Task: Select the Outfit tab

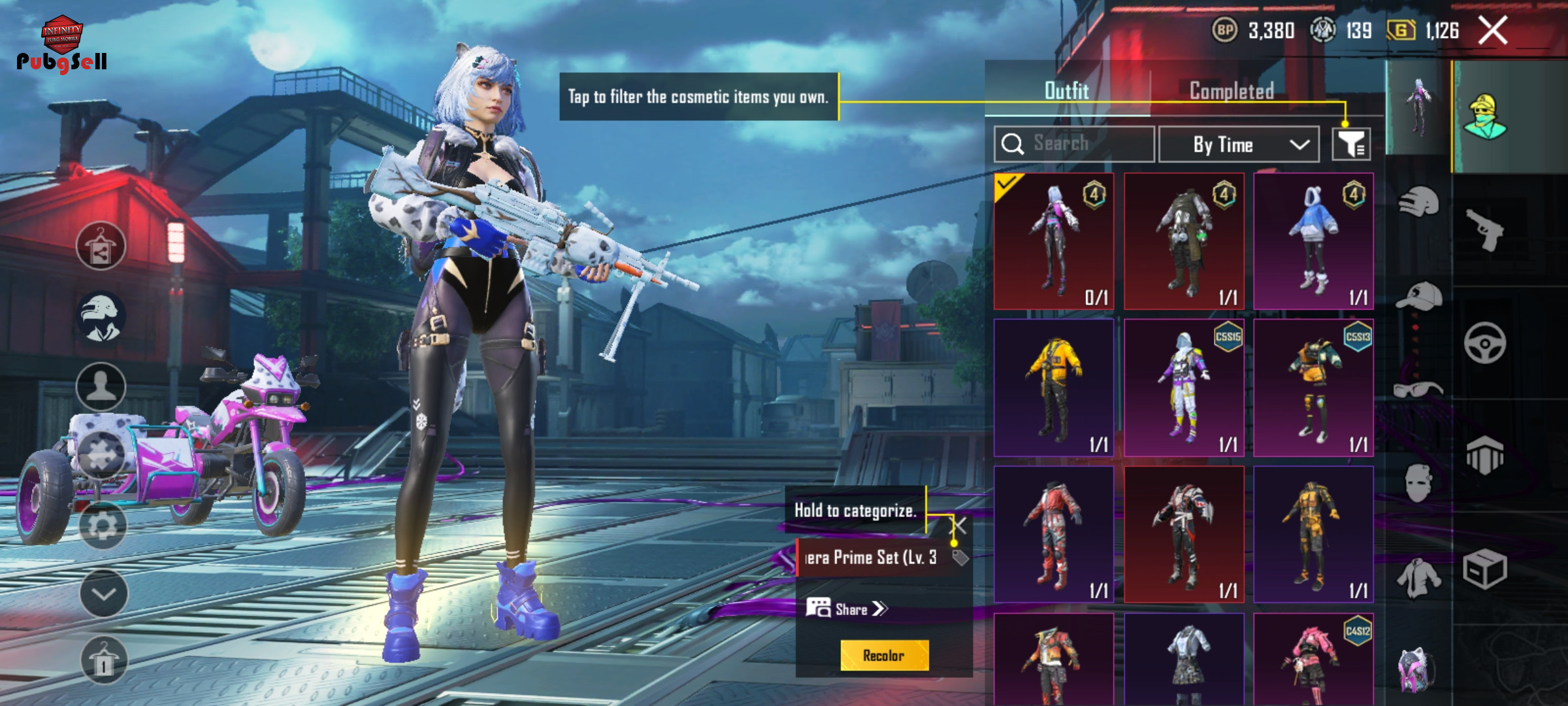Action: pos(1066,91)
